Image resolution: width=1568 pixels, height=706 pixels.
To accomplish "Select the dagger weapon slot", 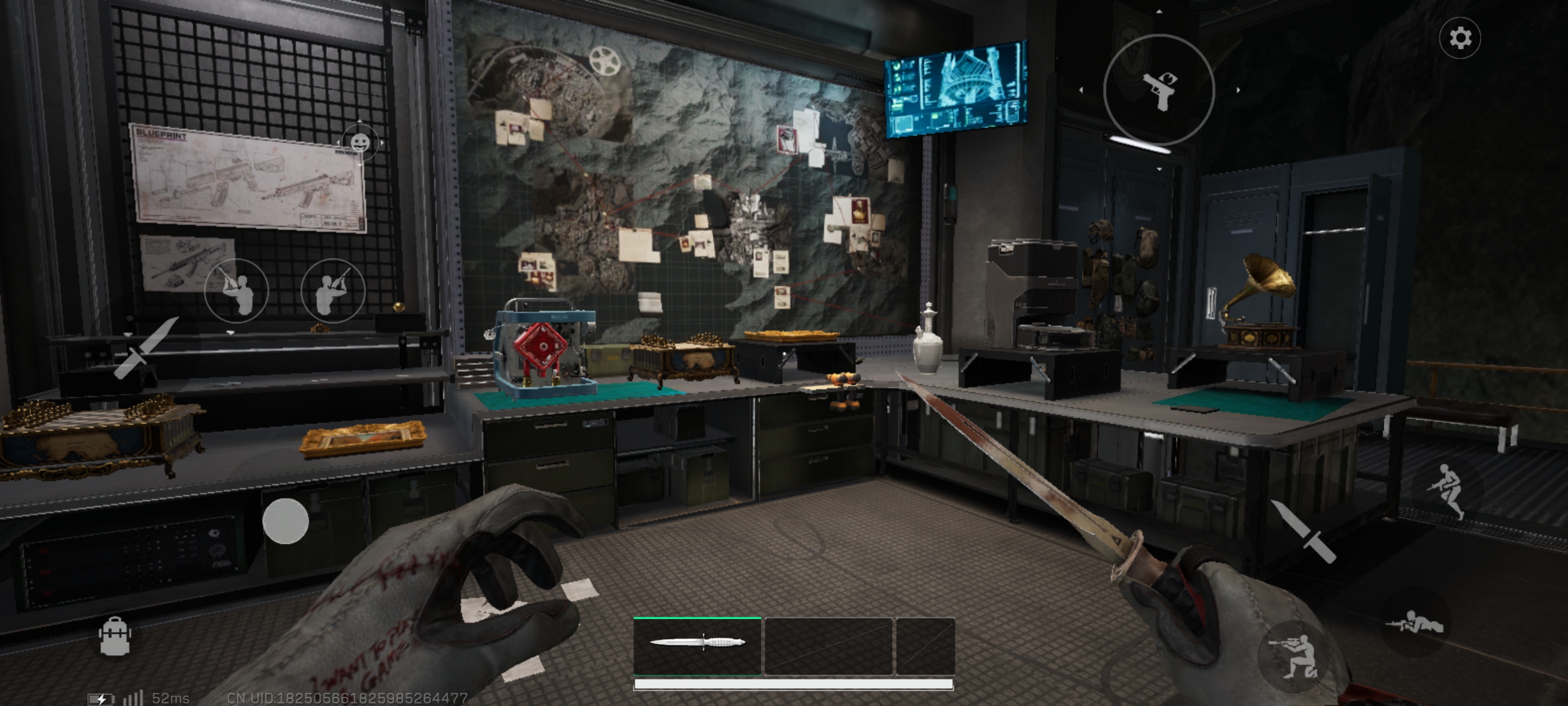I will coord(697,645).
